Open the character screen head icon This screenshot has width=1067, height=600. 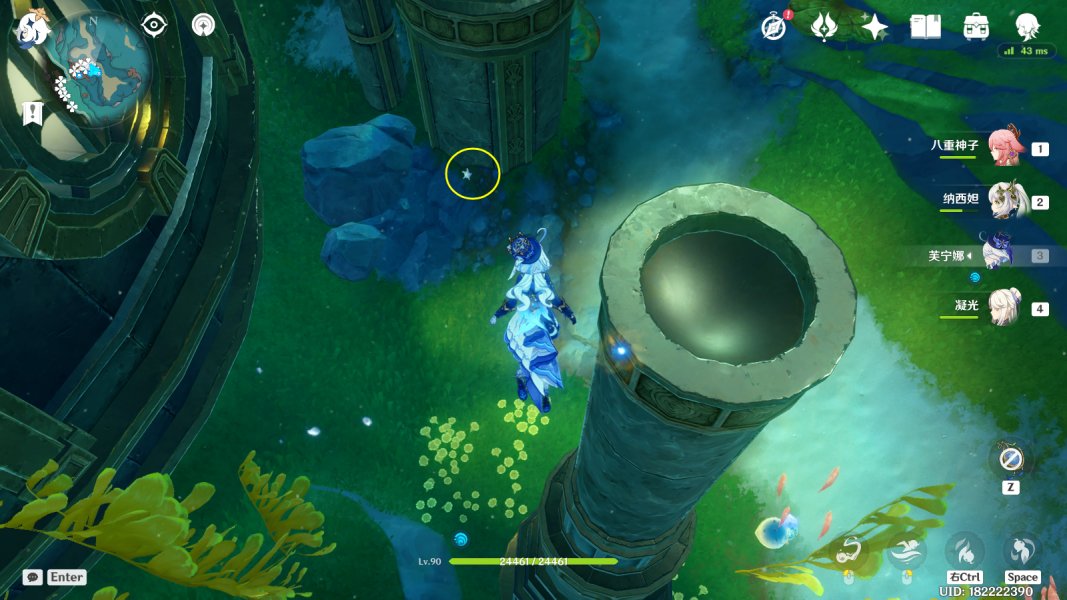1027,27
